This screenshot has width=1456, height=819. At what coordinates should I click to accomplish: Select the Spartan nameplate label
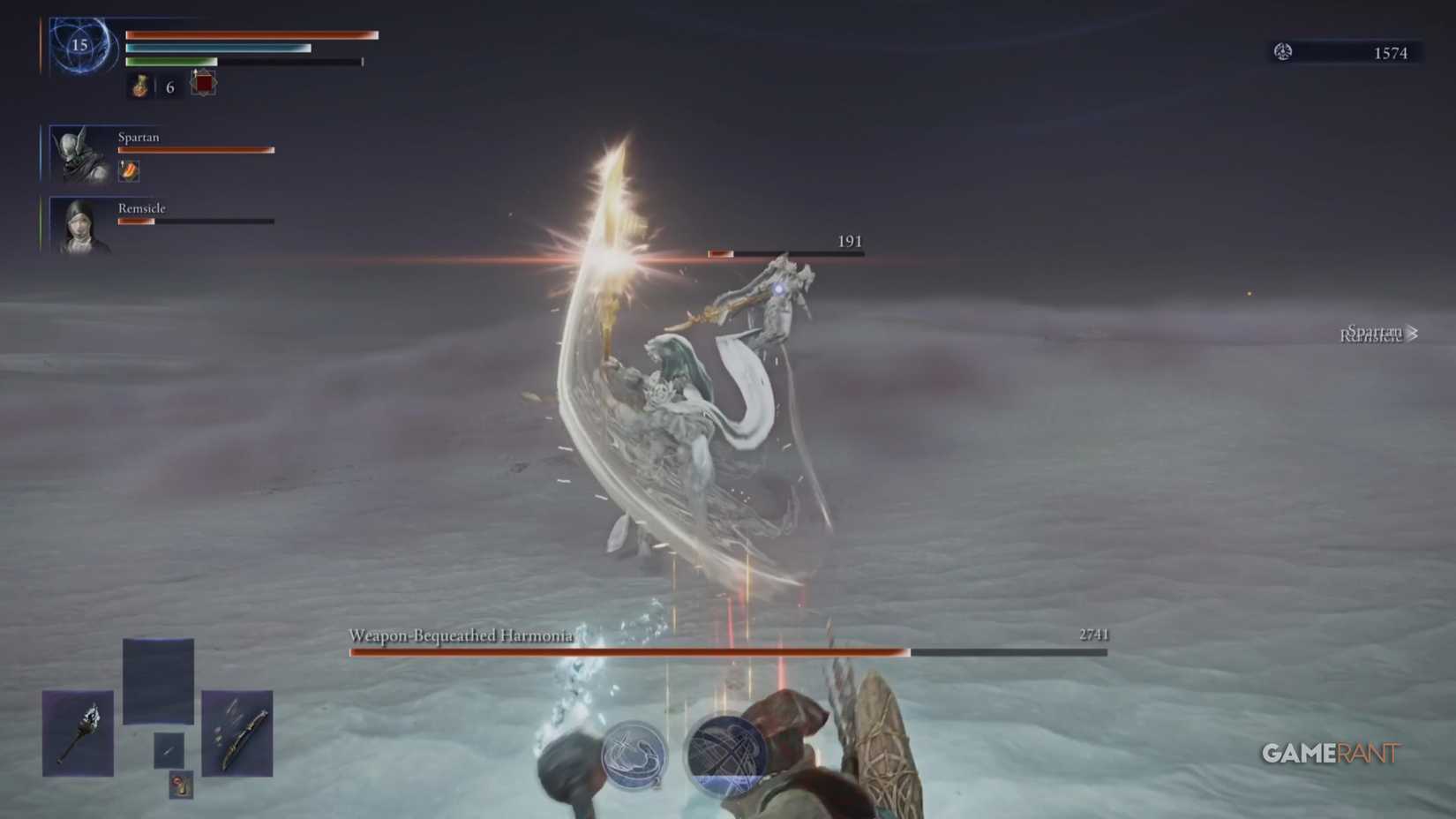[139, 138]
